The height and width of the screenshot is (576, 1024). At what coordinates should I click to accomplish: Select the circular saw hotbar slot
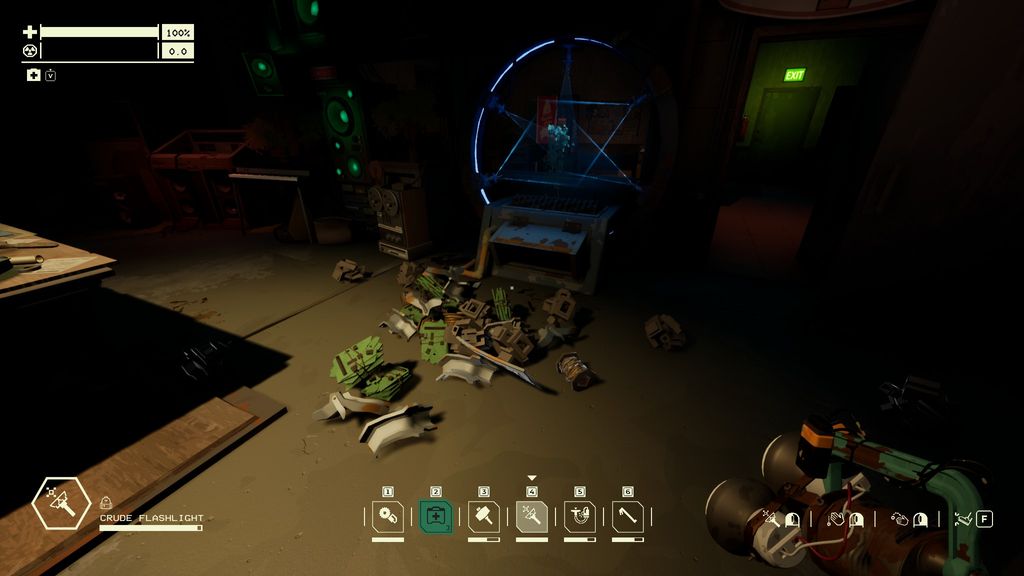click(x=388, y=516)
